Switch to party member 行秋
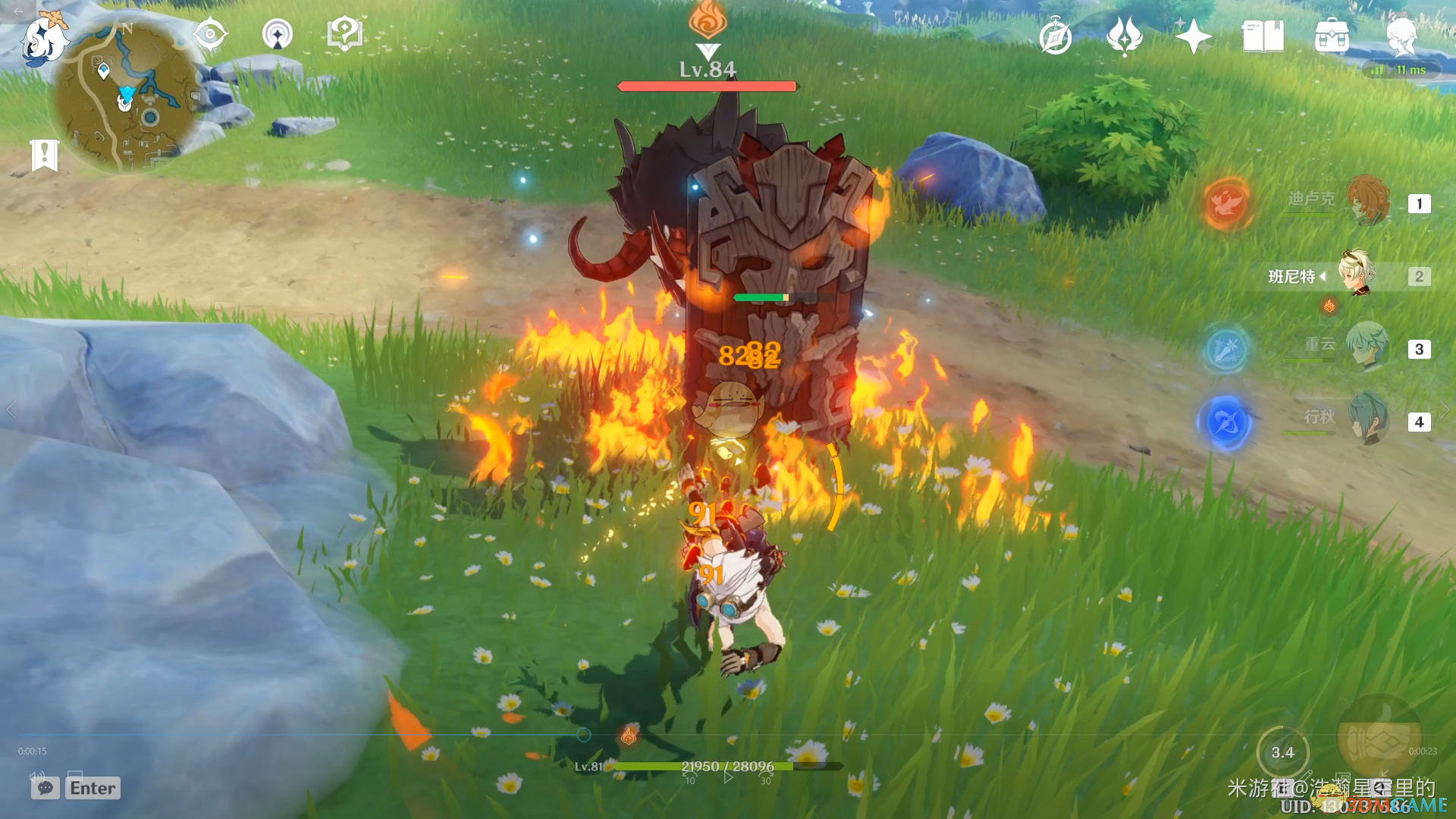This screenshot has width=1456, height=819. [1369, 419]
